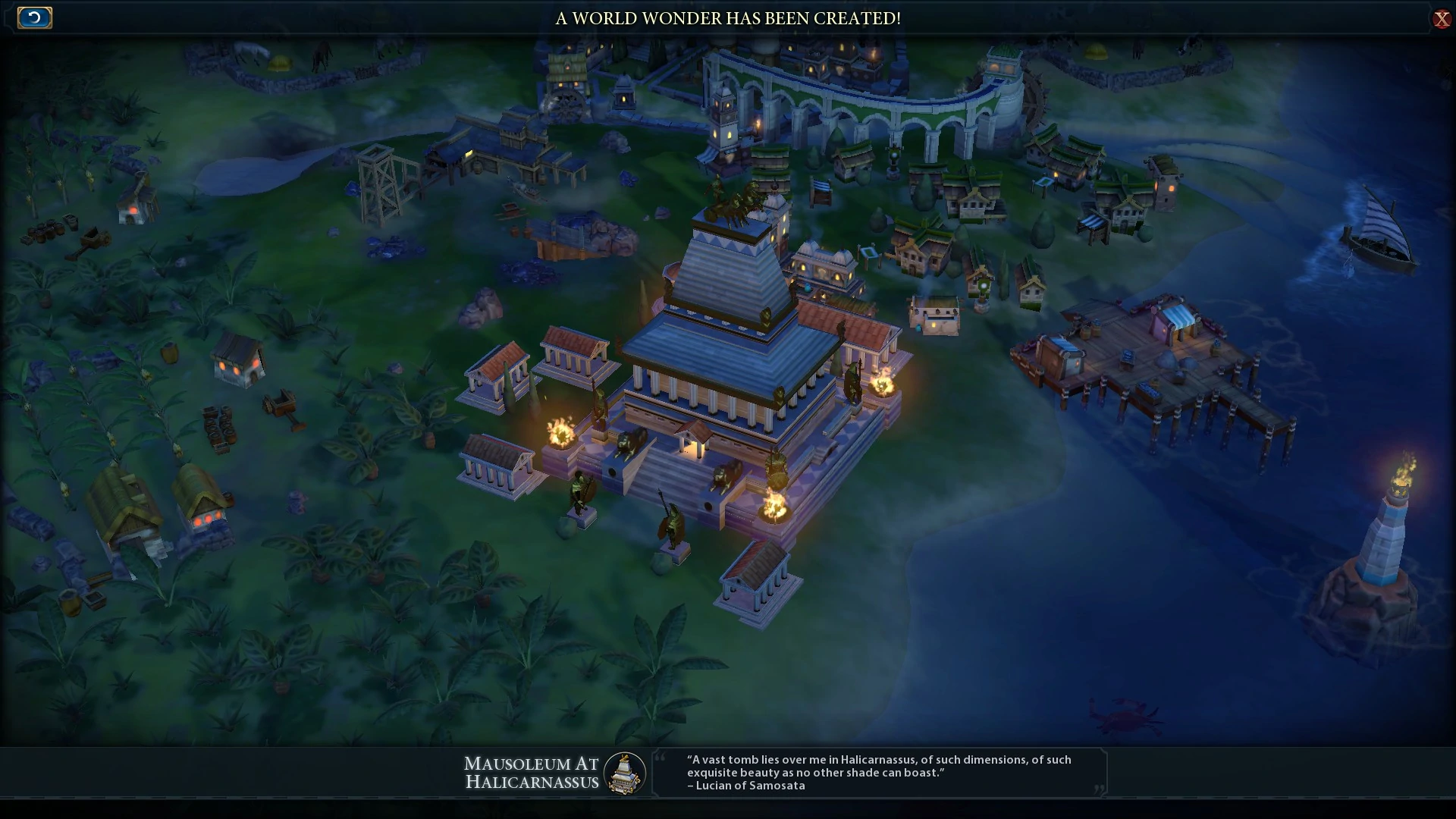The height and width of the screenshot is (819, 1456).
Task: Close the wonder completion screen
Action: tap(1442, 19)
